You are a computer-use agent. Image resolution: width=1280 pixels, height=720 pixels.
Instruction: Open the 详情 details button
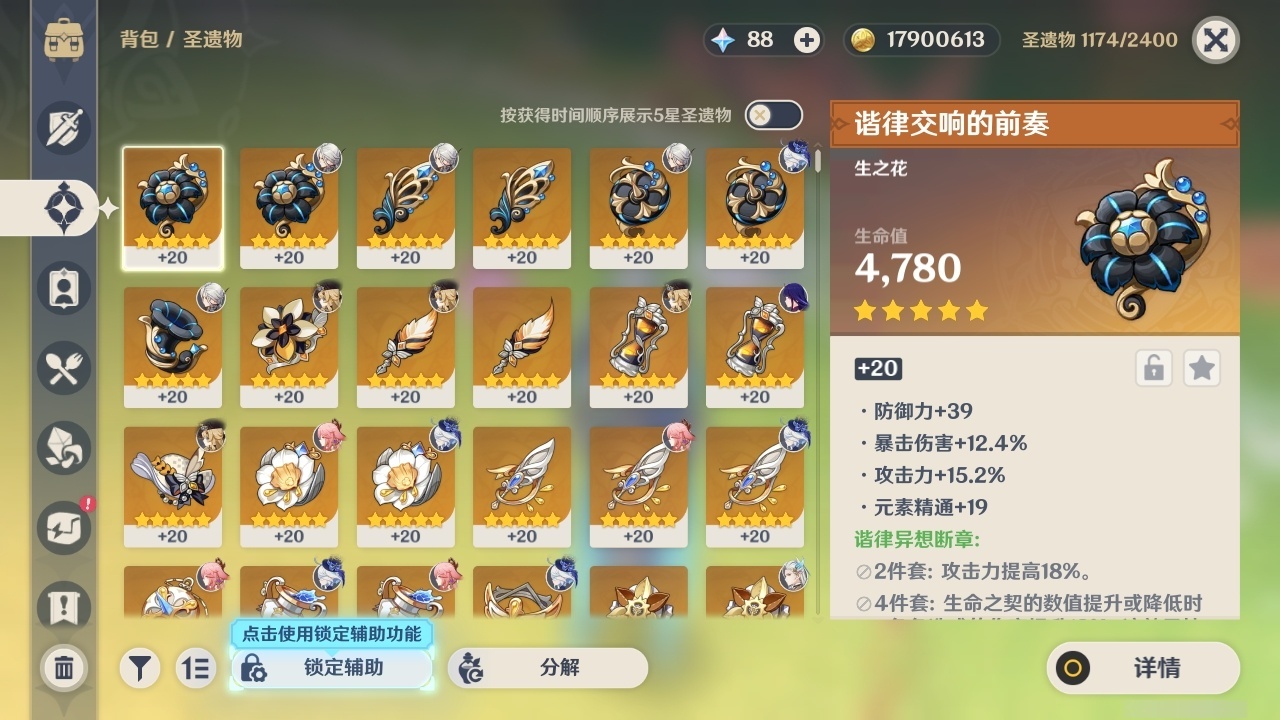tap(1143, 668)
